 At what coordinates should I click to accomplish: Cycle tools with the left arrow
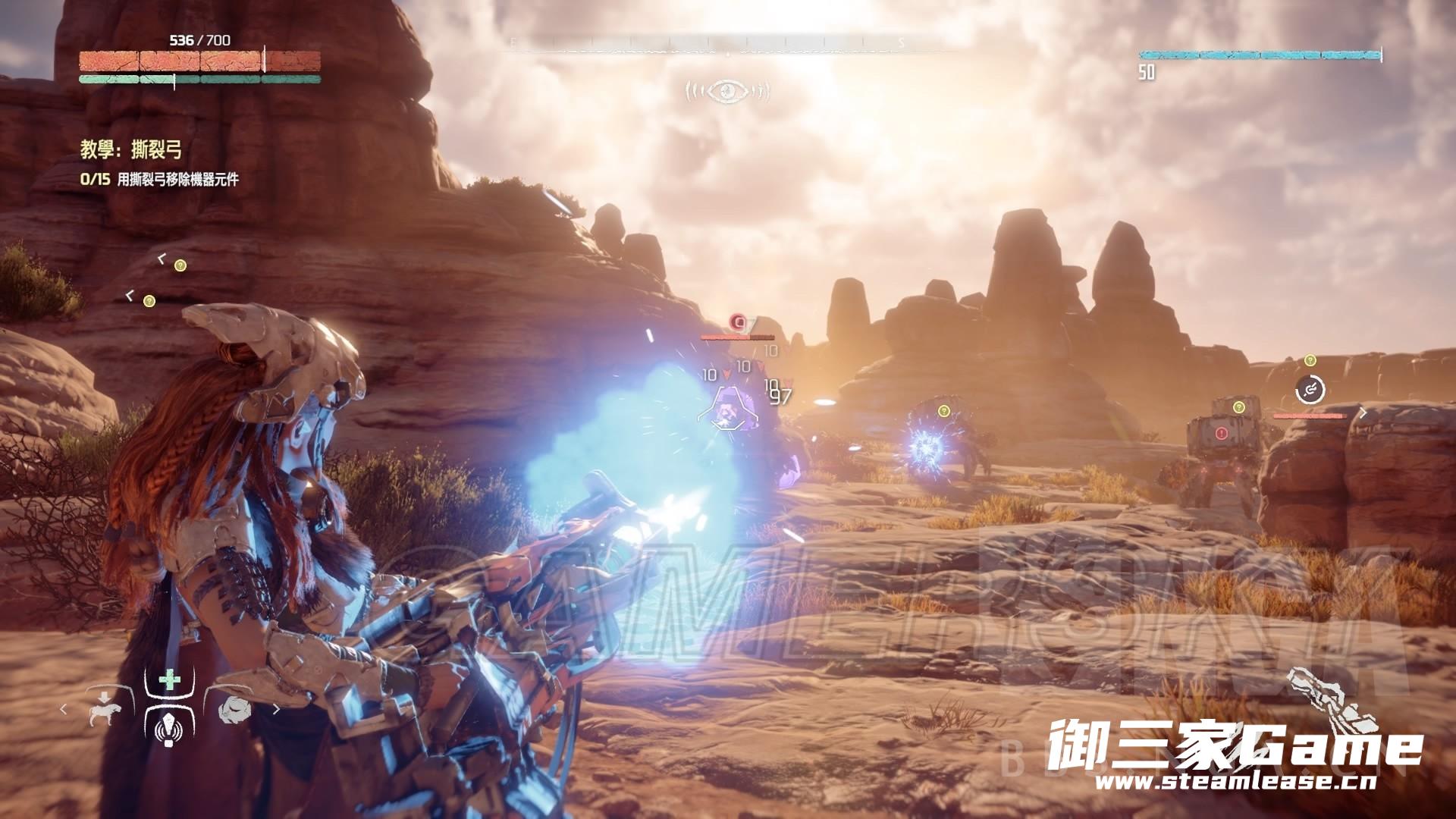[x=64, y=711]
